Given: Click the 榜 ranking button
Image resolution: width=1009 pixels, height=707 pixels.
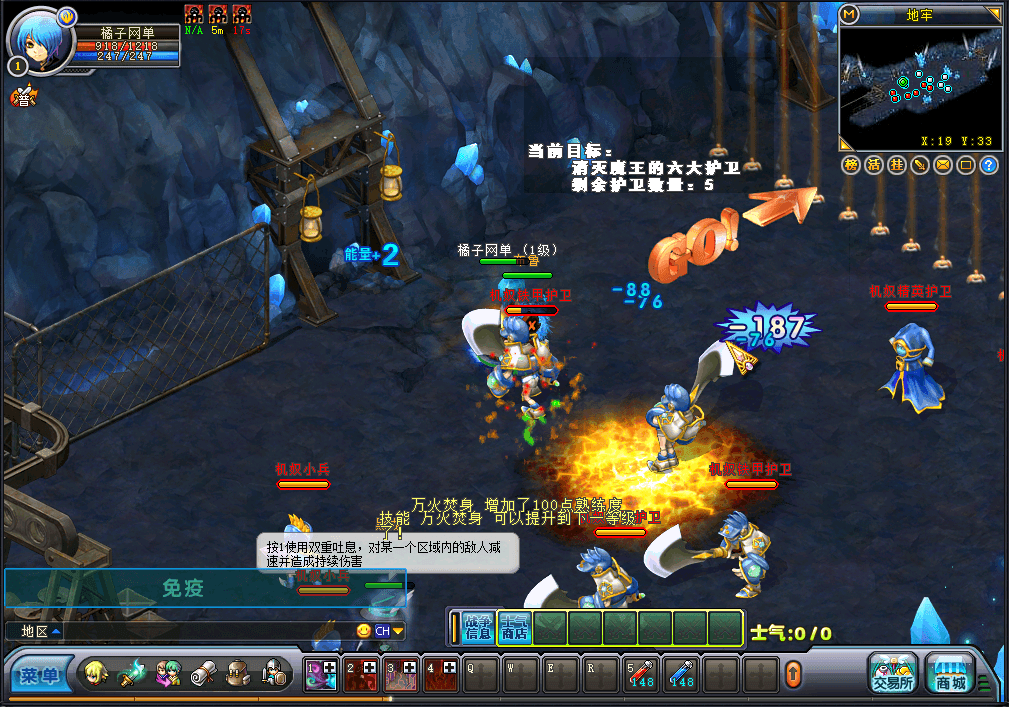Looking at the screenshot, I should (851, 165).
